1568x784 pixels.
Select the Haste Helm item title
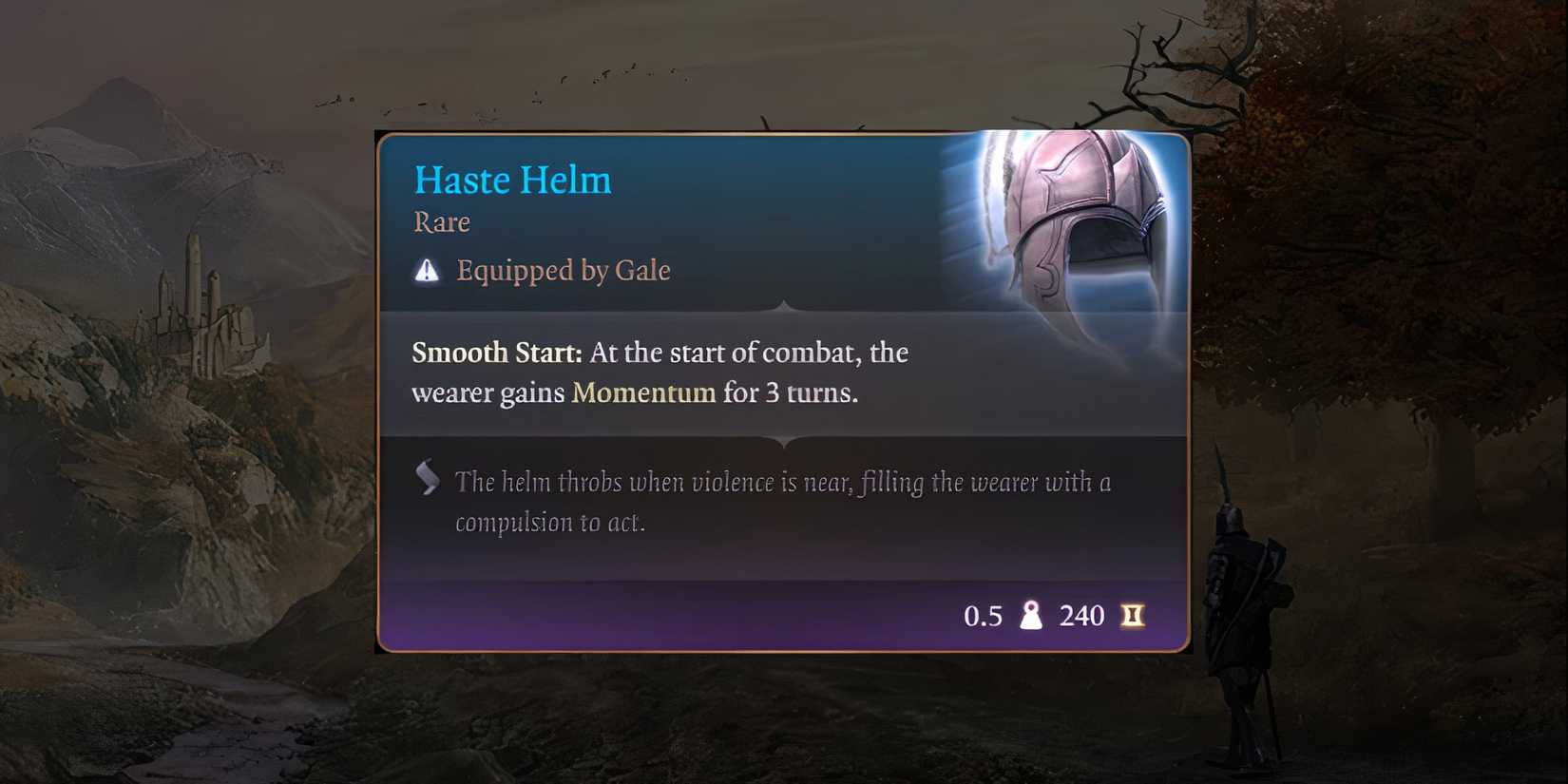512,180
